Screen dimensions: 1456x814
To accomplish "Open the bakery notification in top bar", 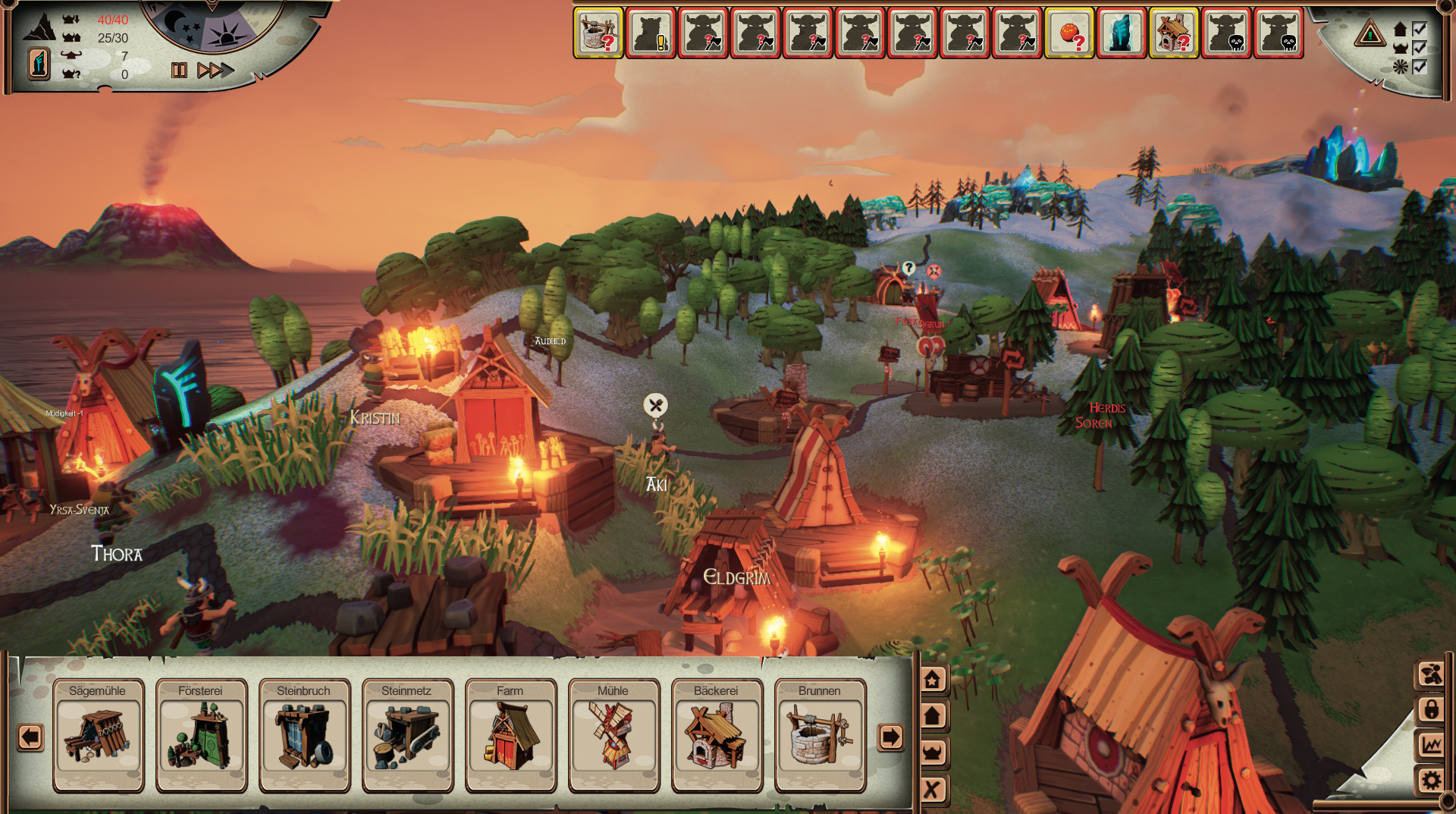I will 1174,33.
